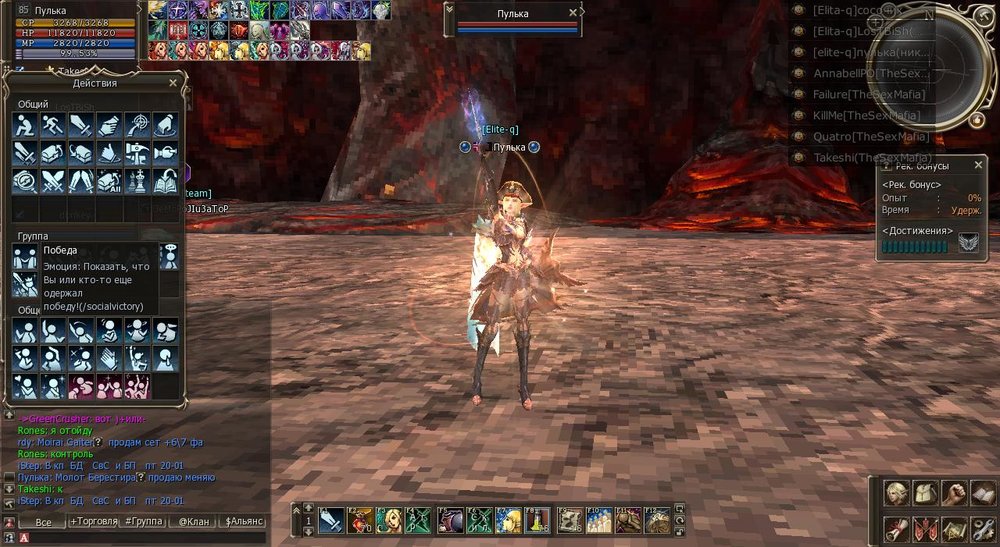Select Quatro[TheSexMafia] in the player list

click(x=870, y=137)
